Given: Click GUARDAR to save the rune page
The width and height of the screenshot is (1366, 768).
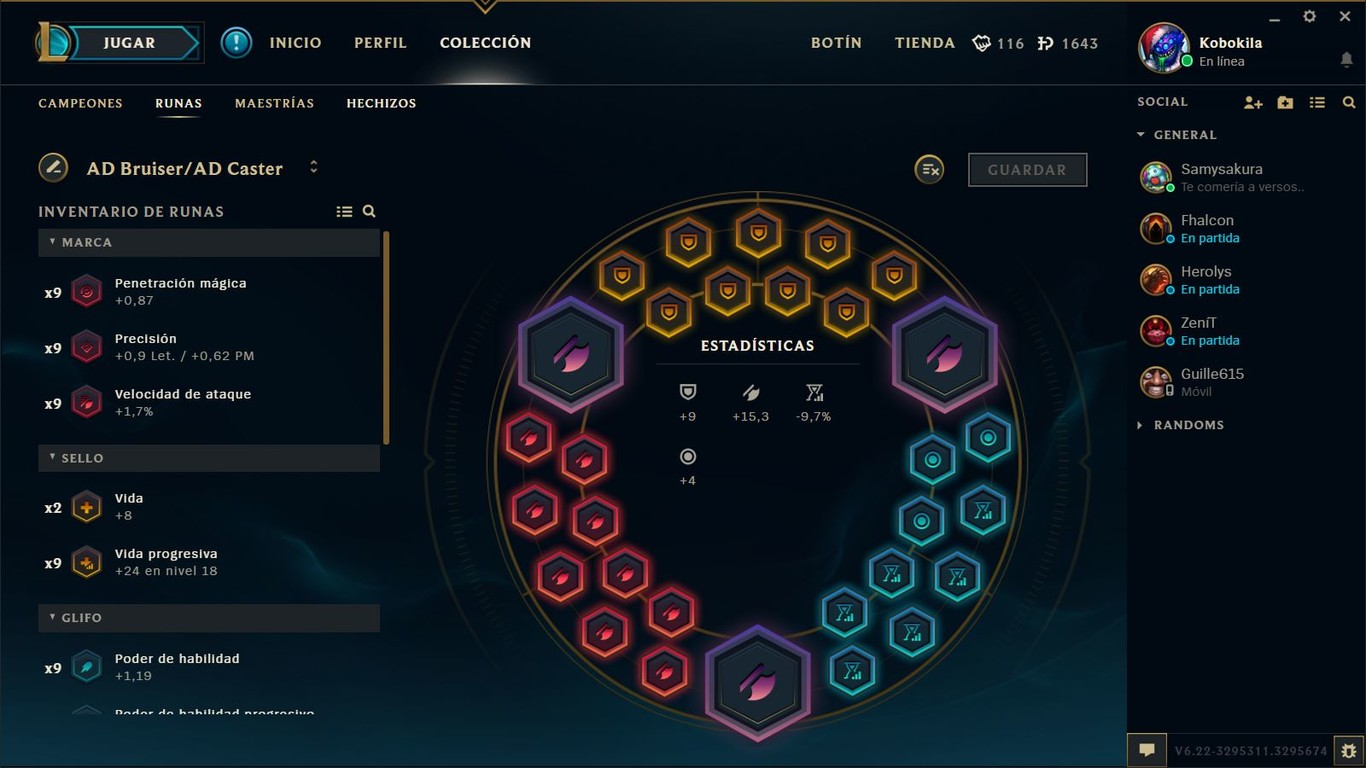Looking at the screenshot, I should click(x=1027, y=169).
